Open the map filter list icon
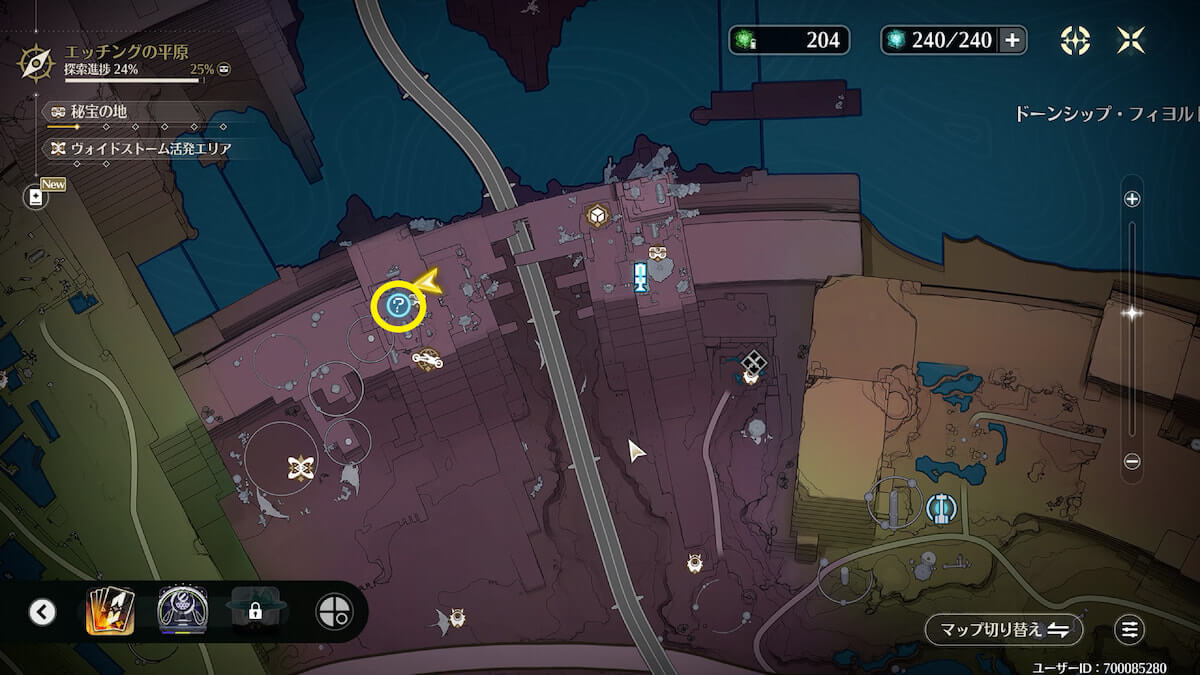The width and height of the screenshot is (1200, 675). click(x=1130, y=629)
